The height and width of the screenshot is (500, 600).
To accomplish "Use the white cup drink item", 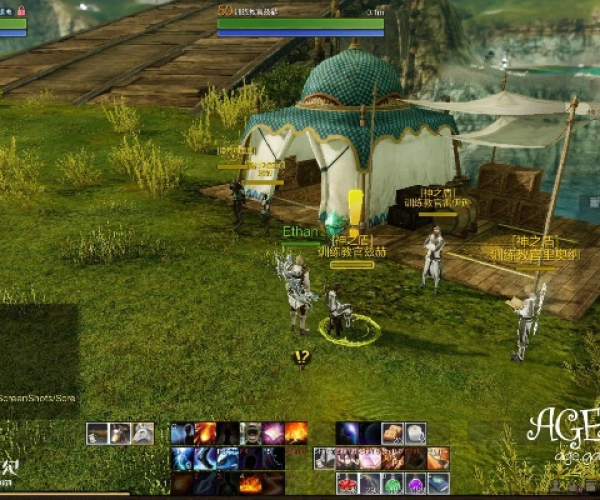I will pos(415,433).
